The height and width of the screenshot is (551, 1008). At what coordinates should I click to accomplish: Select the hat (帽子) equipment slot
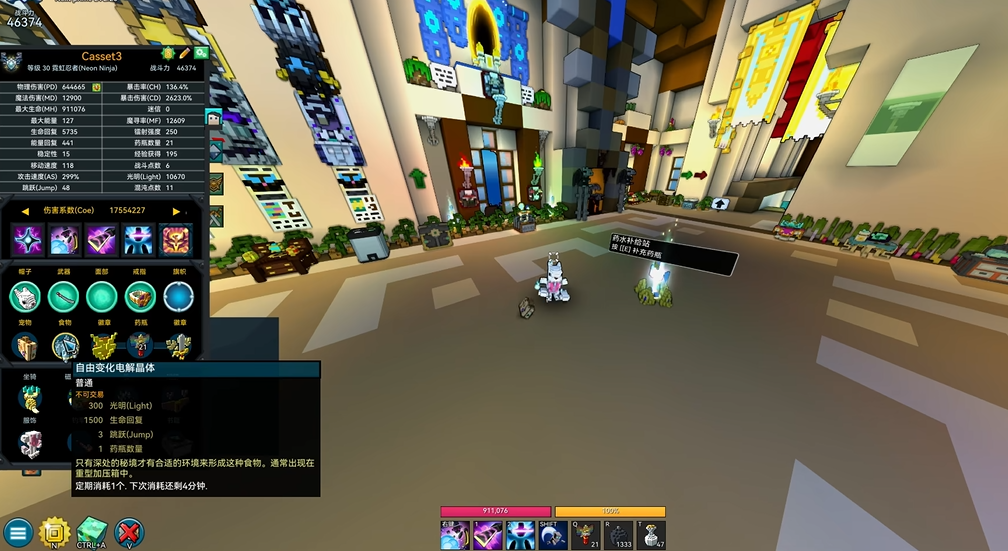[x=25, y=296]
